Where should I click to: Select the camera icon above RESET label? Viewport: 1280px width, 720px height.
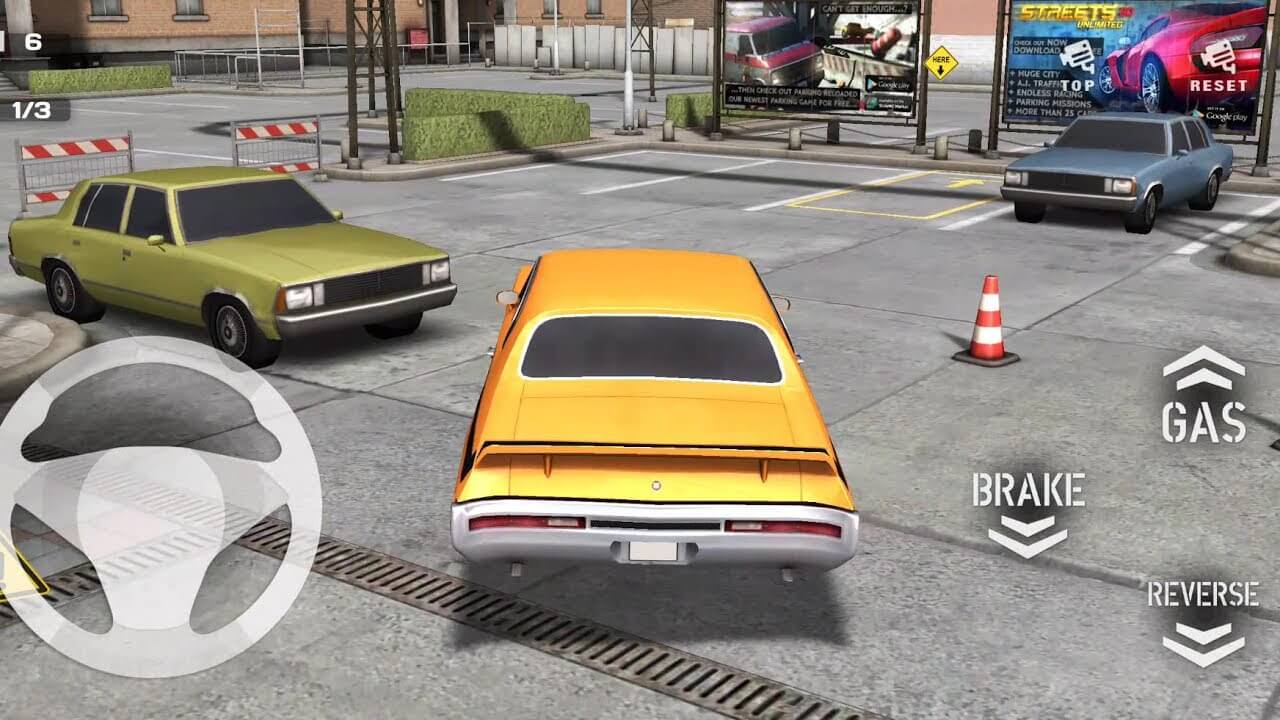click(1219, 55)
